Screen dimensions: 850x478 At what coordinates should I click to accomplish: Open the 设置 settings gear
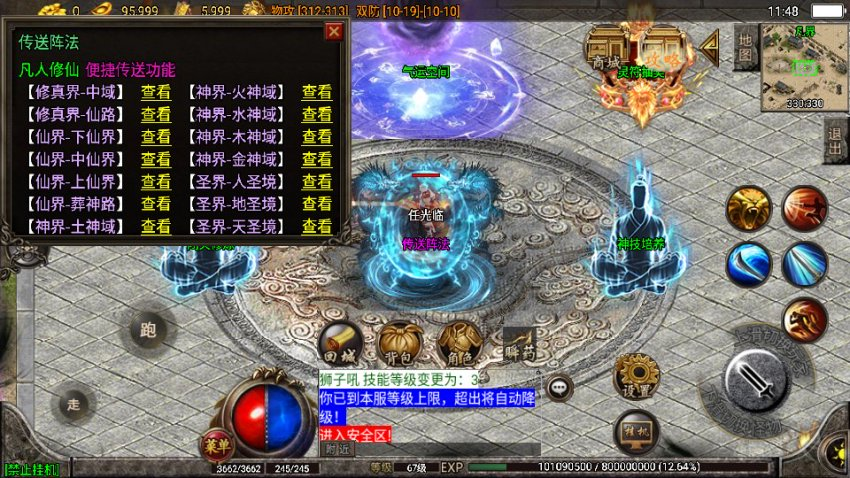tap(636, 377)
